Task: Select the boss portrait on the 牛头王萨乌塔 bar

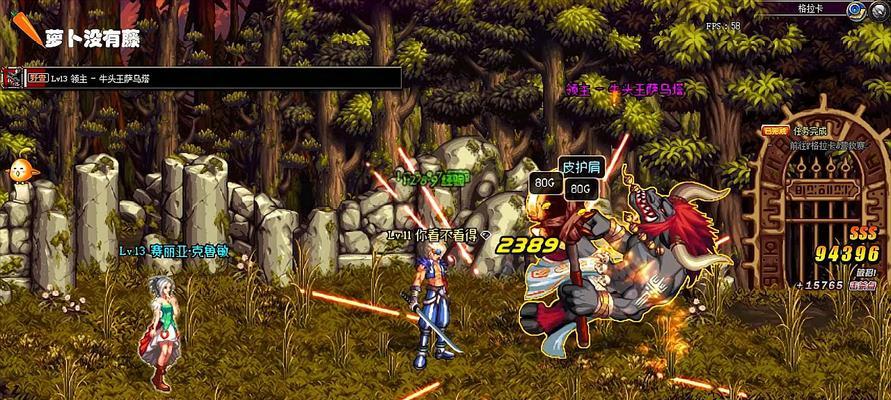Action: pos(12,77)
